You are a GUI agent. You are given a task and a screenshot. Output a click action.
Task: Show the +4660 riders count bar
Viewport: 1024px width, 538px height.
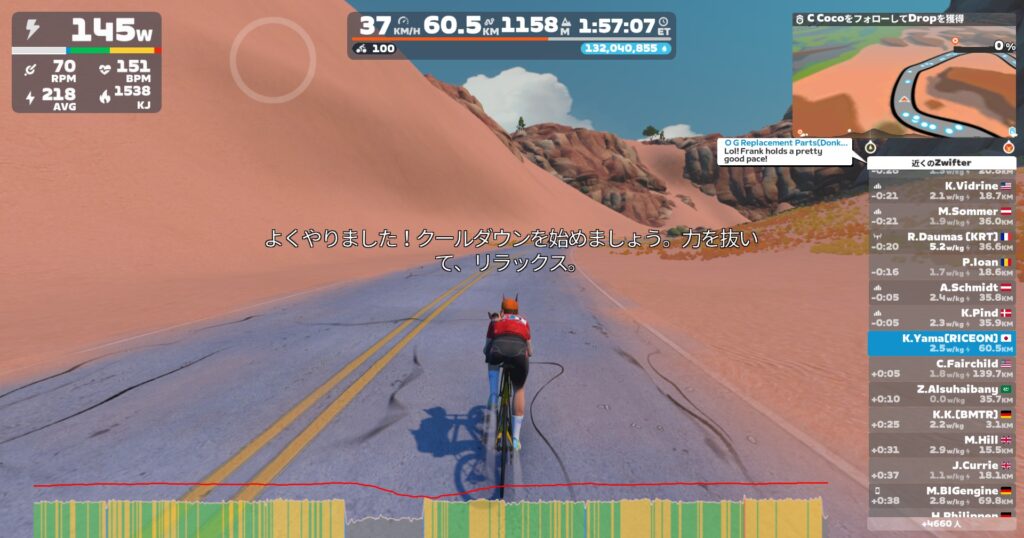tap(941, 523)
